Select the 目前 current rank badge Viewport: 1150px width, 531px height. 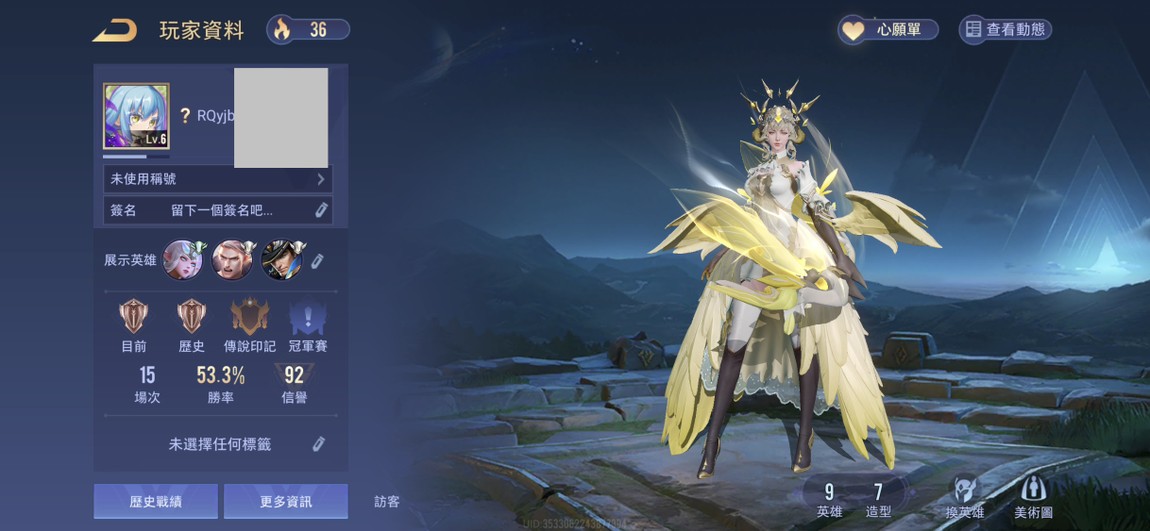[134, 318]
